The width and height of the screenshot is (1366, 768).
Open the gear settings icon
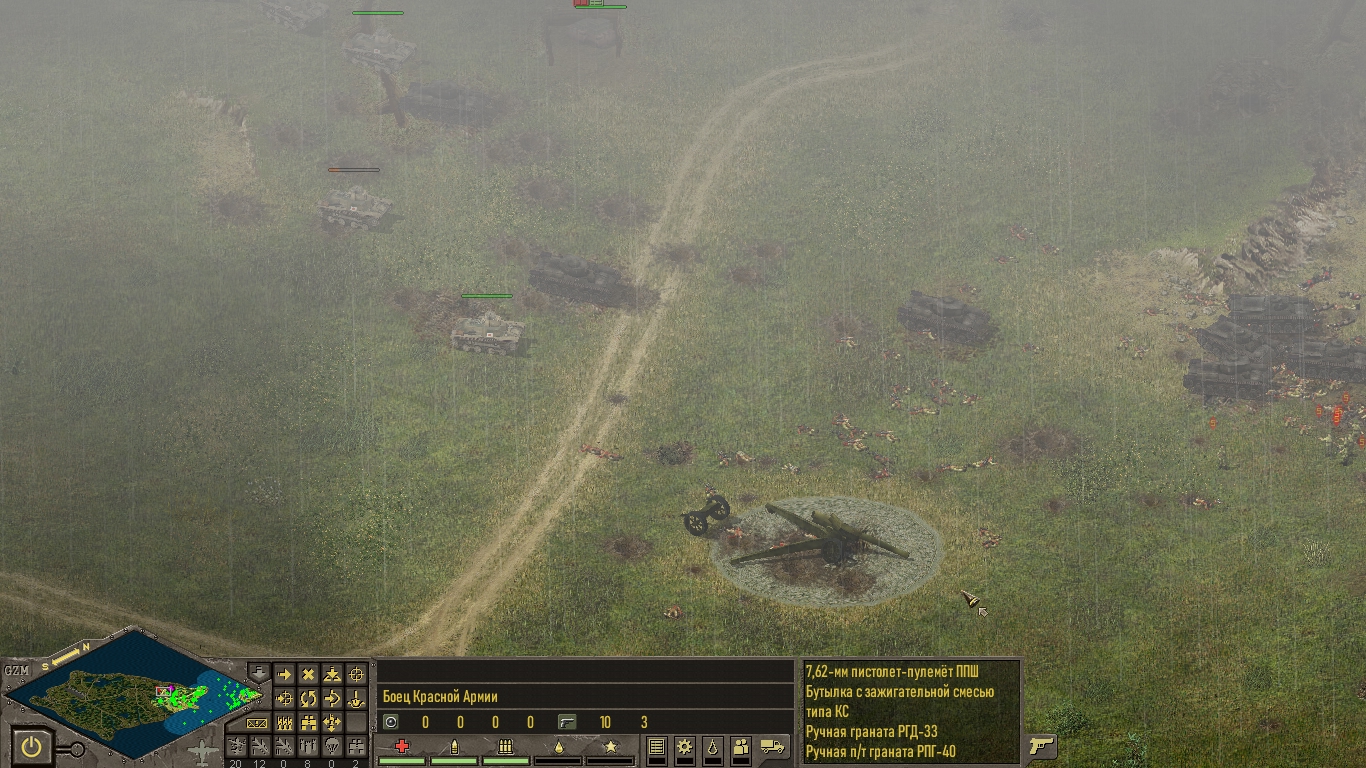click(684, 746)
